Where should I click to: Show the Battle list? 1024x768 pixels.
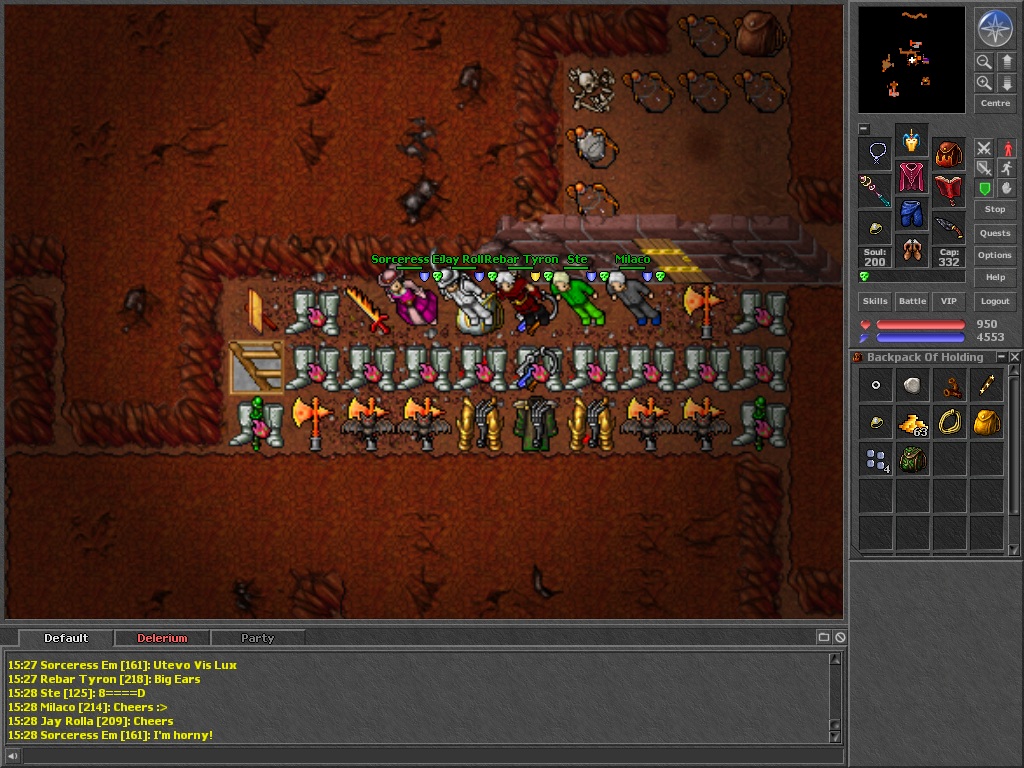pos(912,301)
